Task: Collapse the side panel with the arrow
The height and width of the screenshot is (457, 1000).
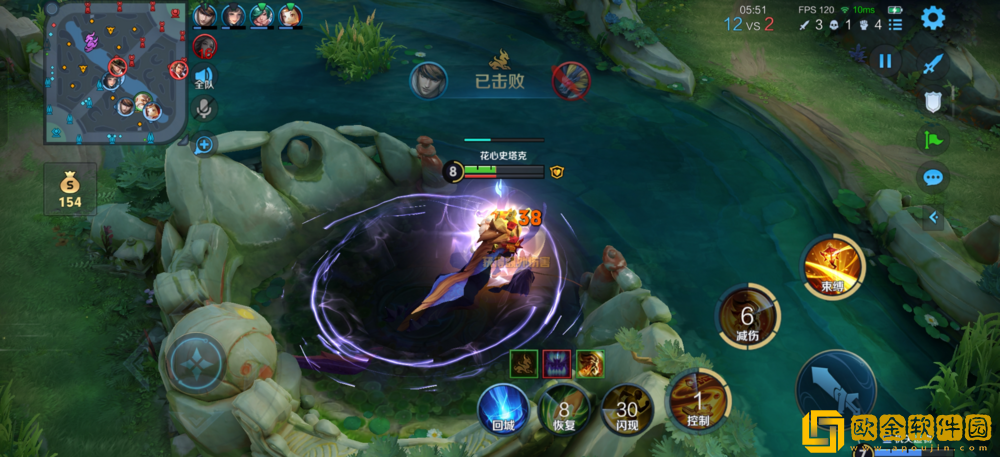Action: point(934,216)
